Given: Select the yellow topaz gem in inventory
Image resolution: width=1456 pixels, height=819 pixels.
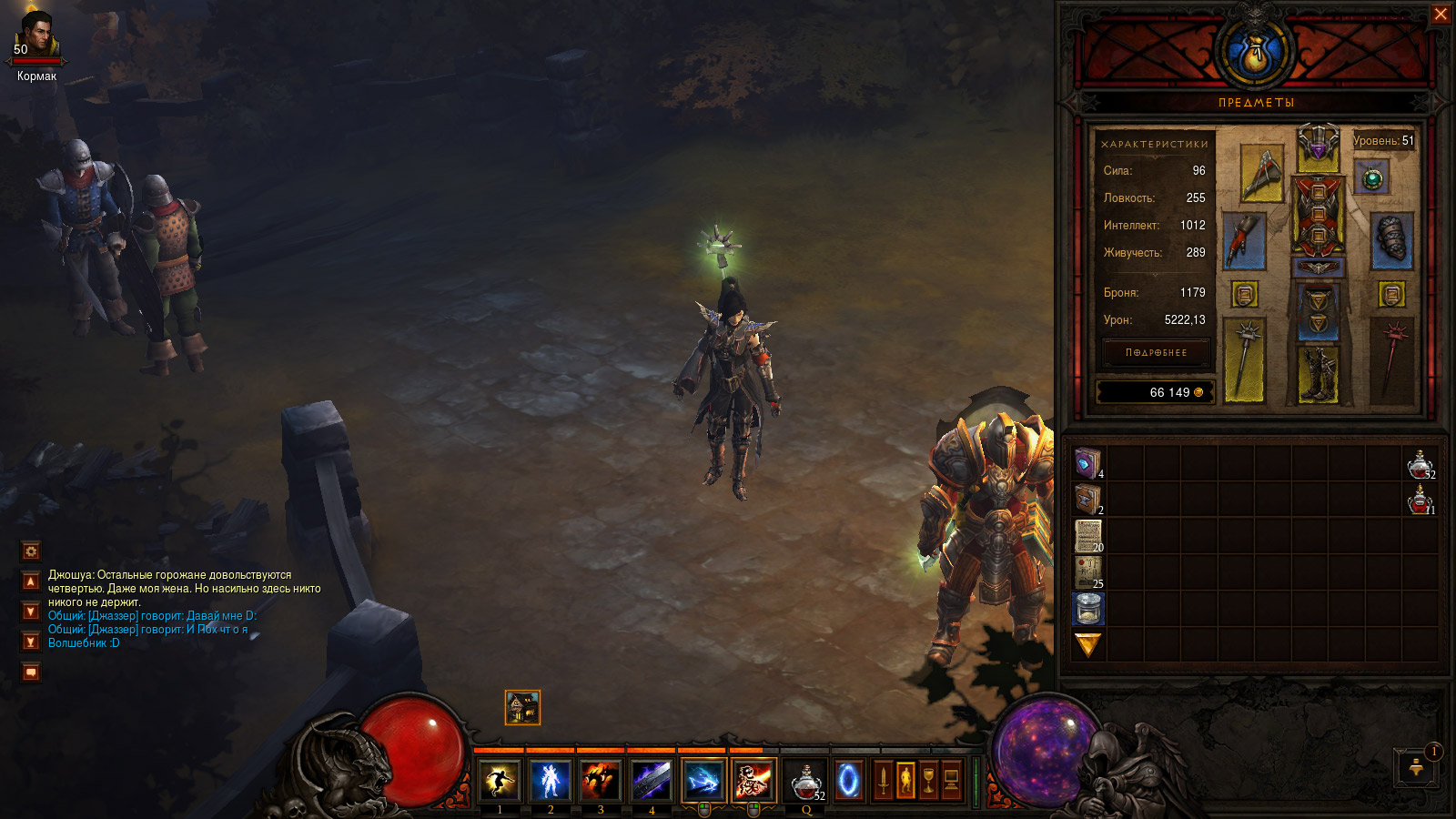Looking at the screenshot, I should tap(1088, 644).
